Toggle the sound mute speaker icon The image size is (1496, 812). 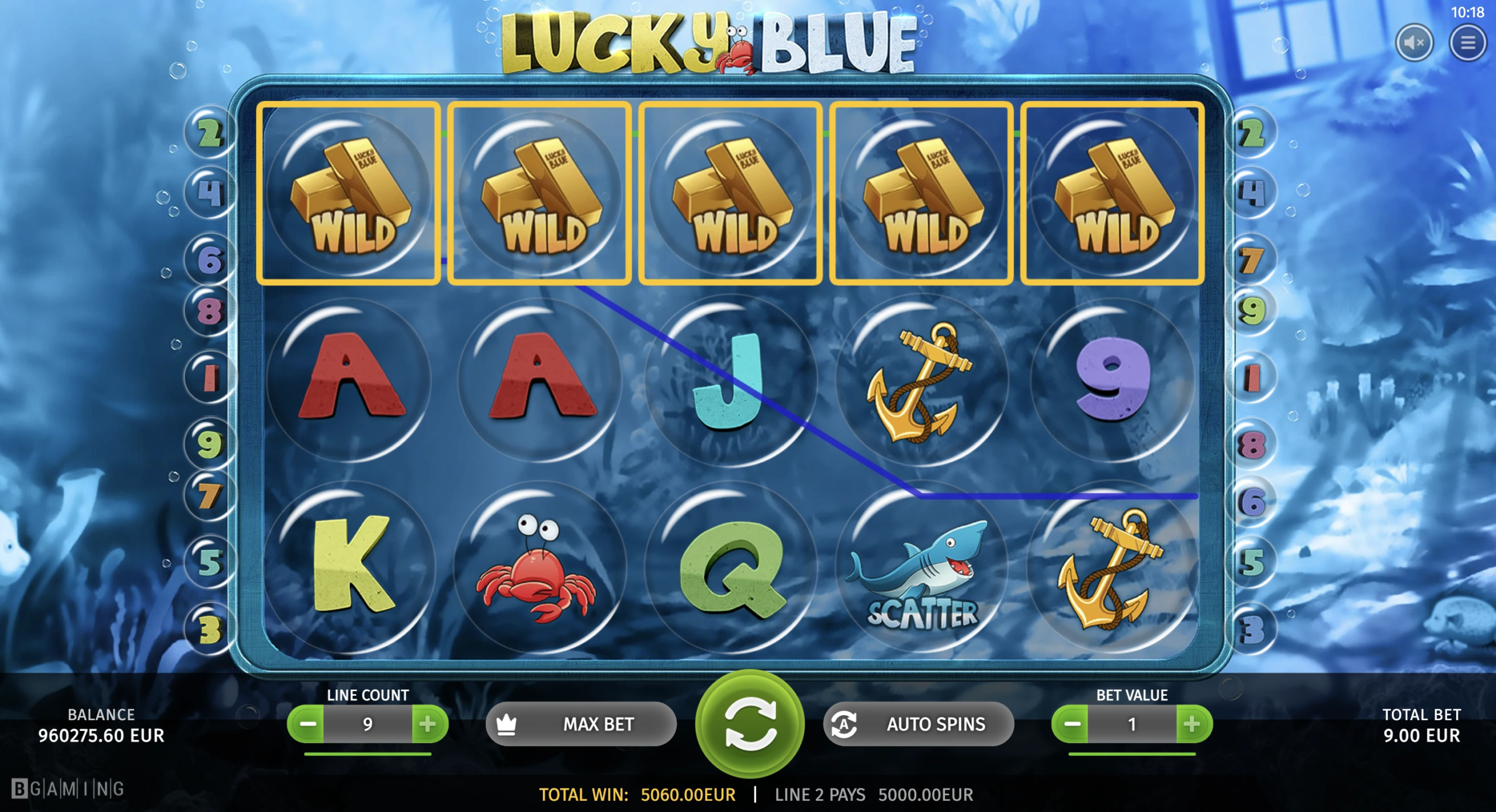click(1414, 43)
